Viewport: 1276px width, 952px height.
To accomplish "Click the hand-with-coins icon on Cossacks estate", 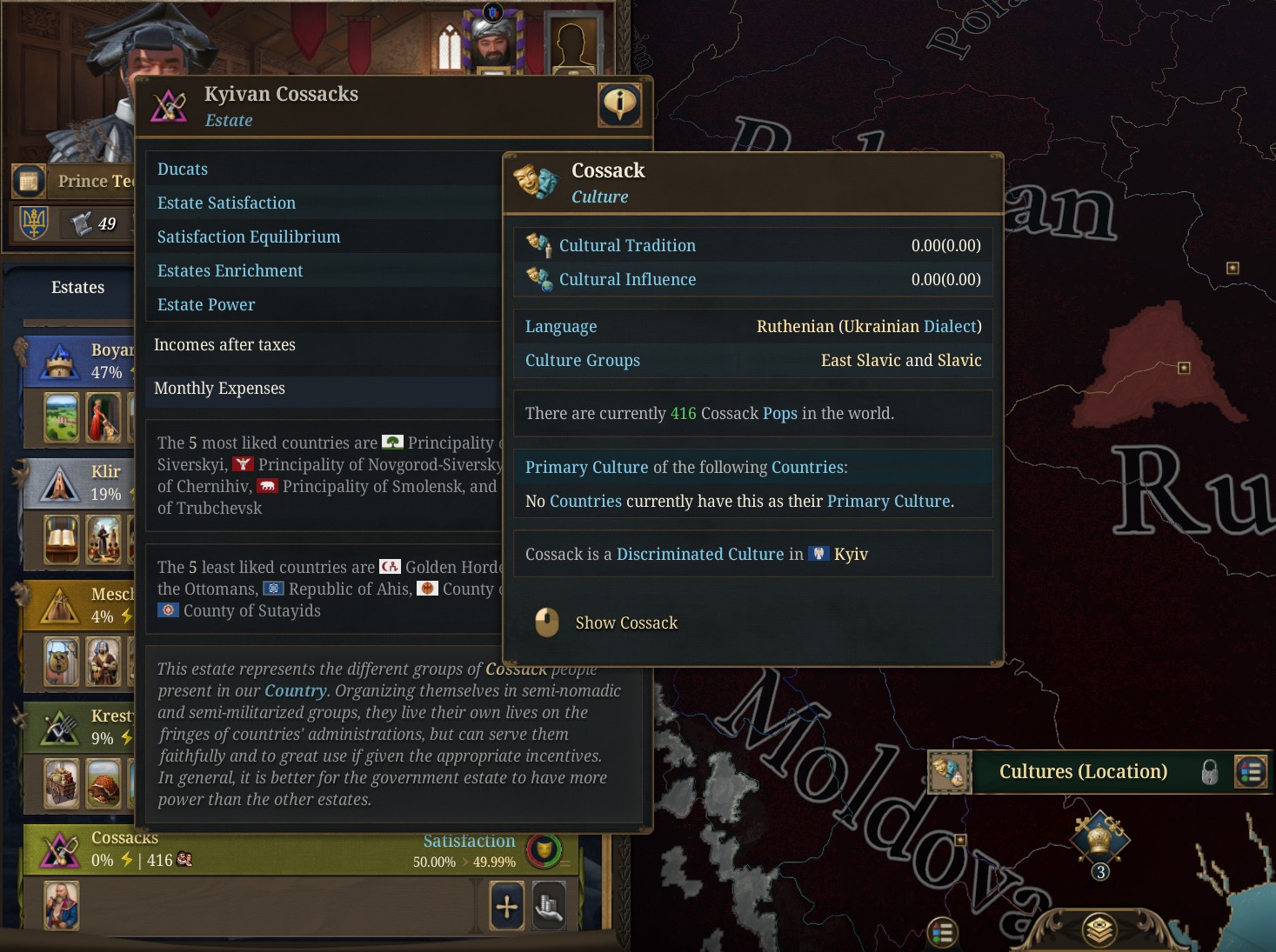I will (x=549, y=905).
